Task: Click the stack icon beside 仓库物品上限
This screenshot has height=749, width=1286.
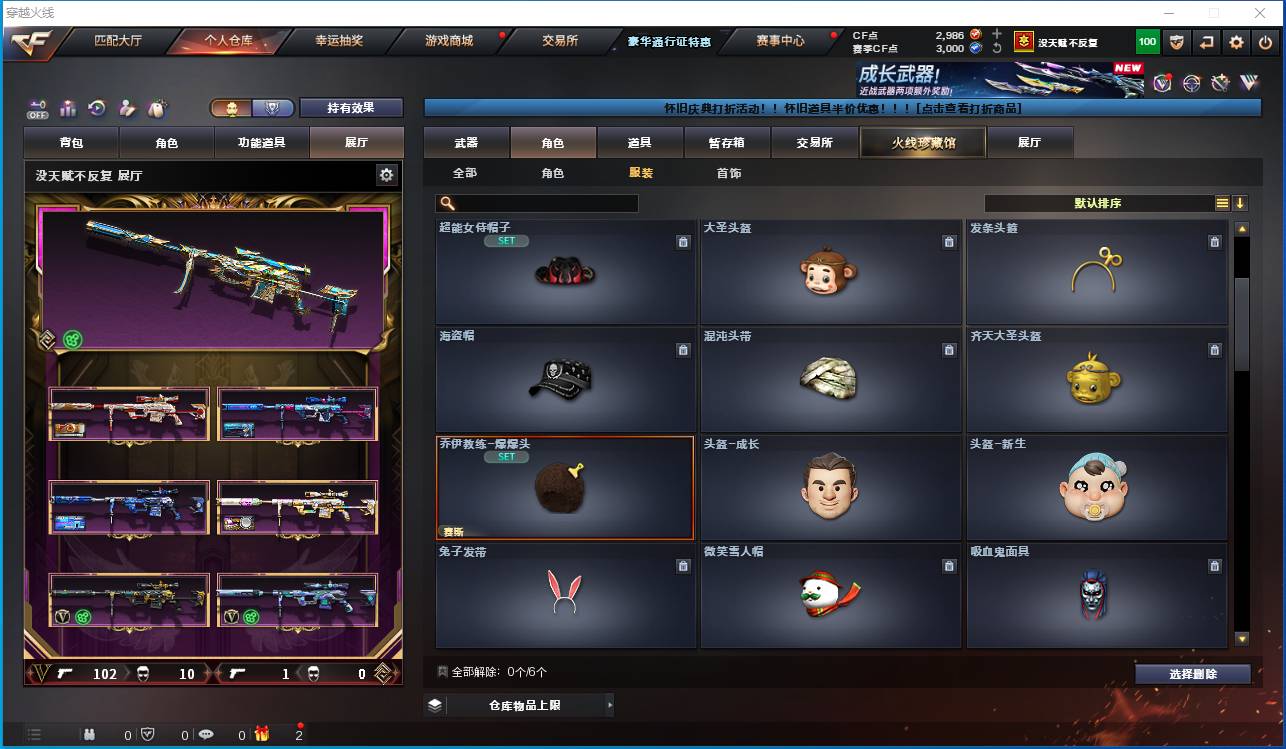Action: point(434,705)
